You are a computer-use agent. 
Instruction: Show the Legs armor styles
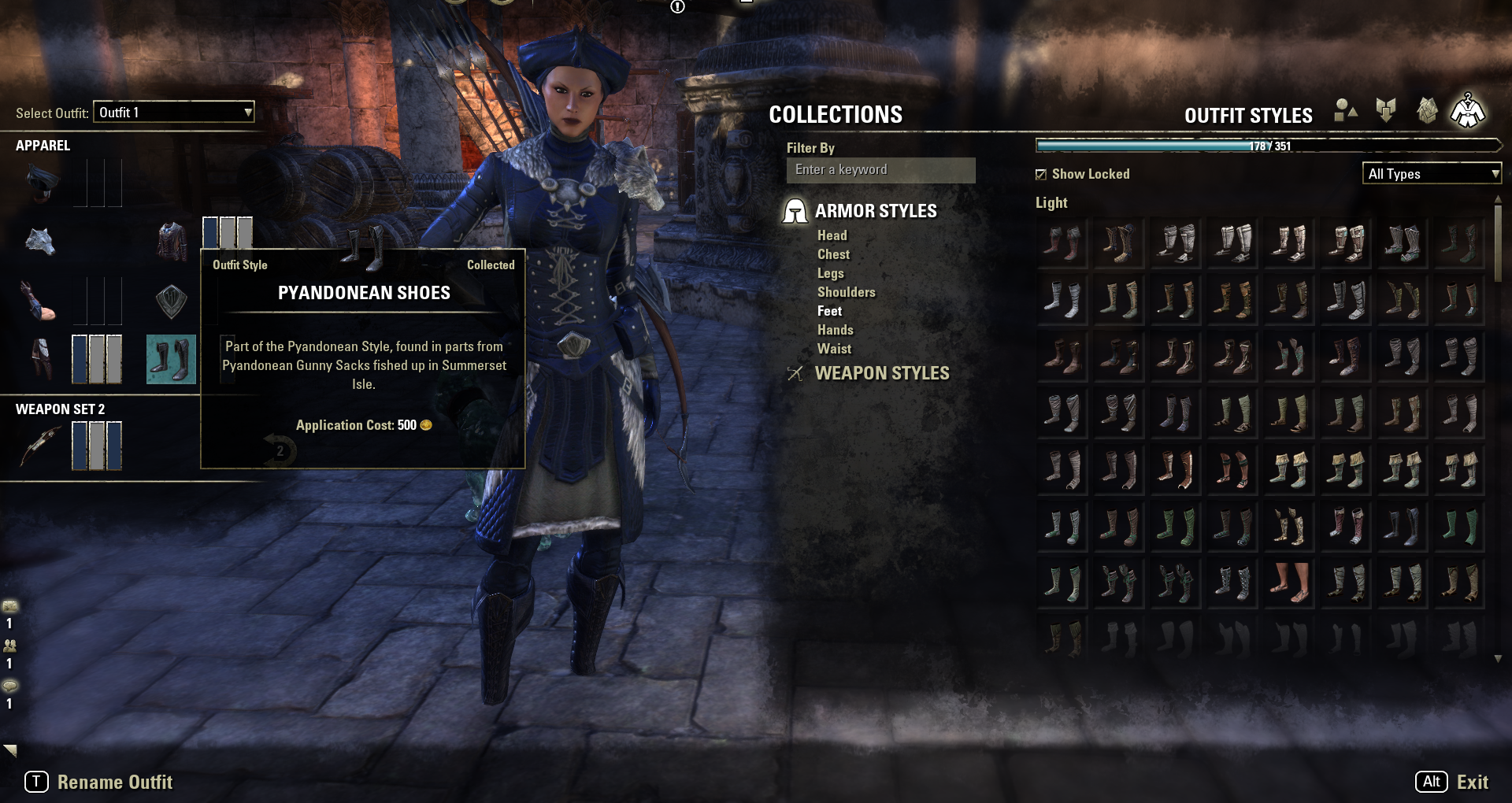(x=830, y=273)
